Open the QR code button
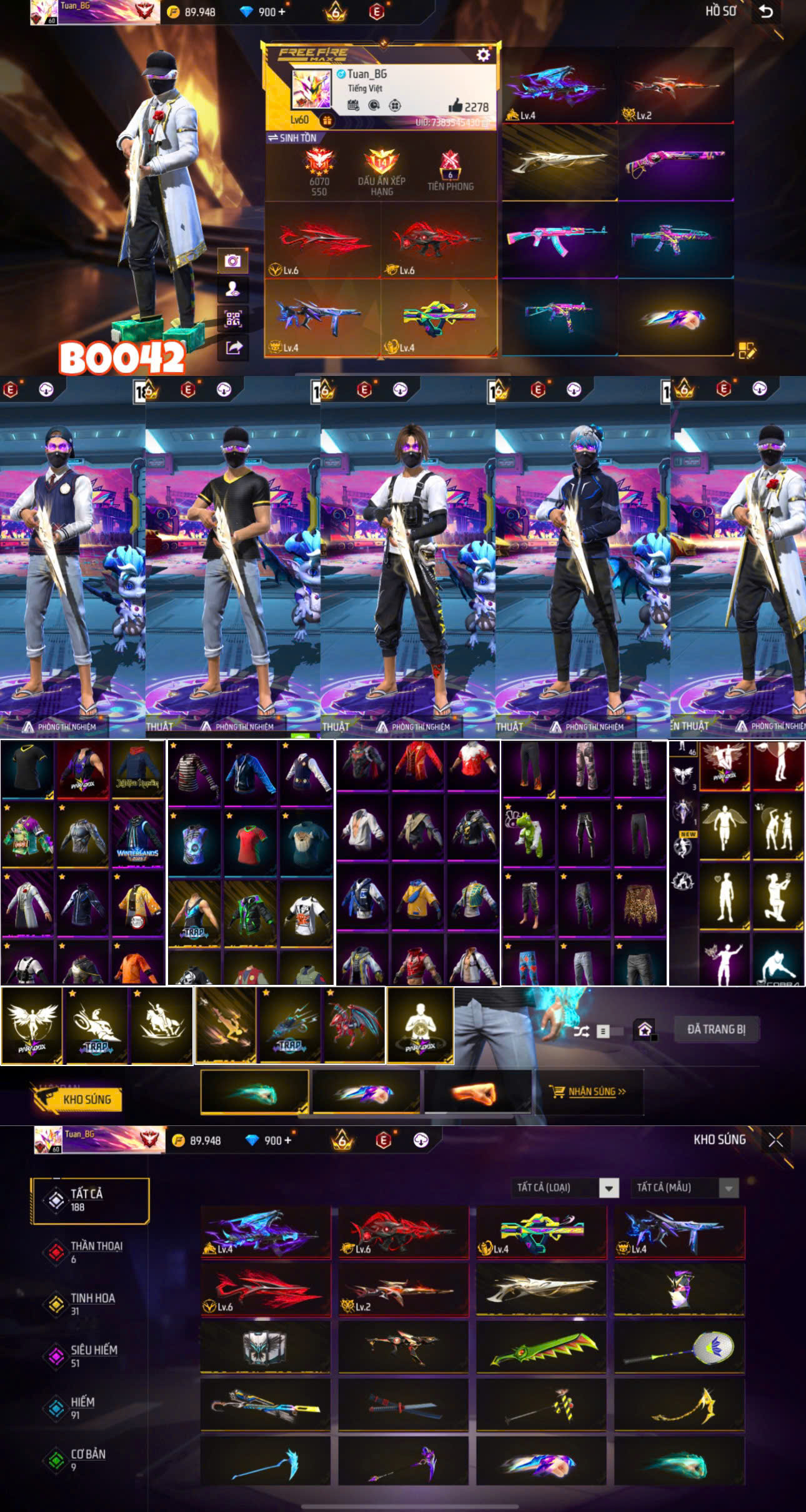This screenshot has width=806, height=1512. point(233,319)
